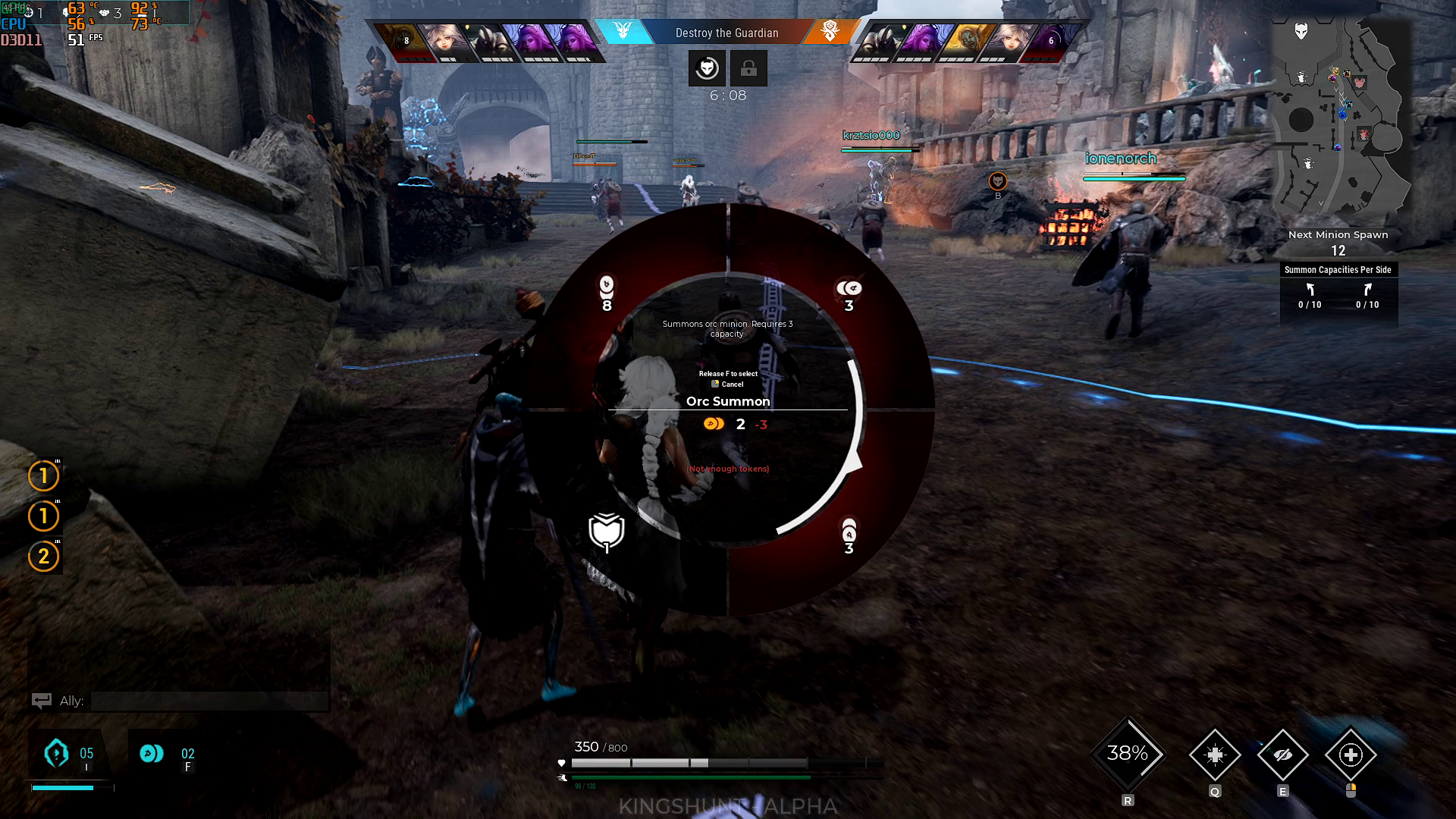The image size is (1456, 819).
Task: Click the orange team emblem in top bar
Action: [830, 31]
